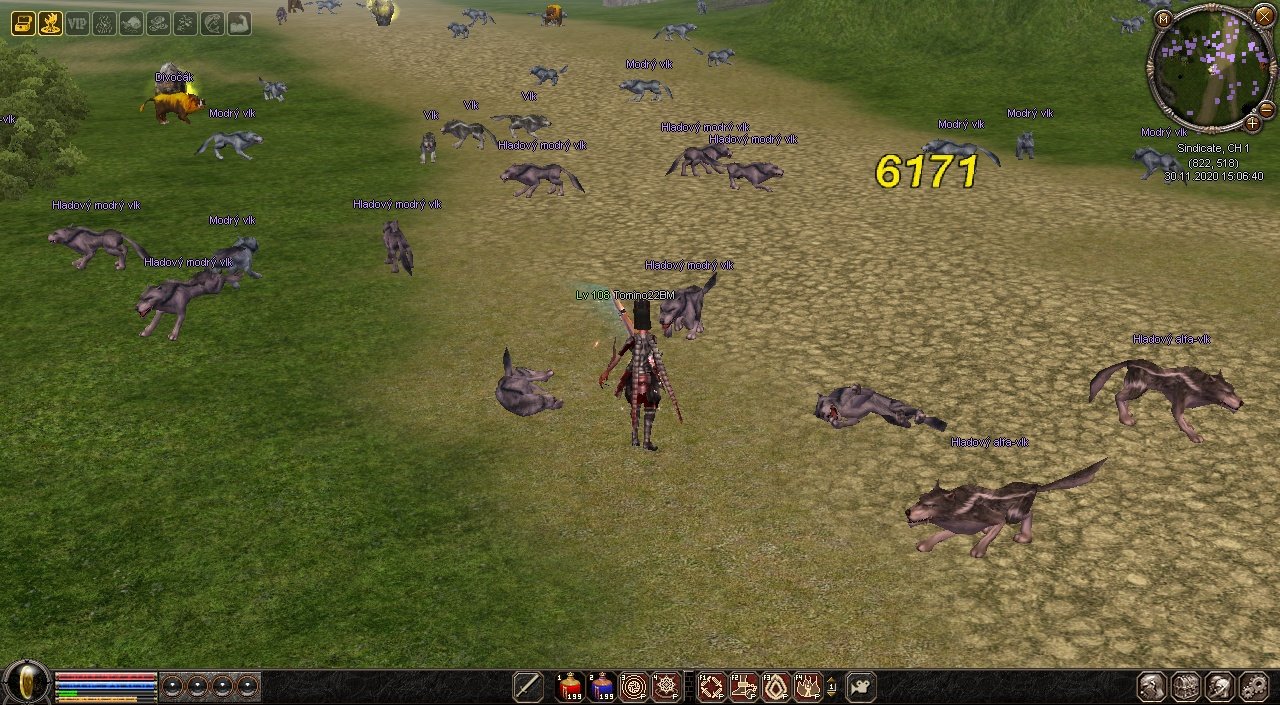The width and height of the screenshot is (1280, 705).
Task: Open the world map with the M button
Action: tap(1162, 19)
